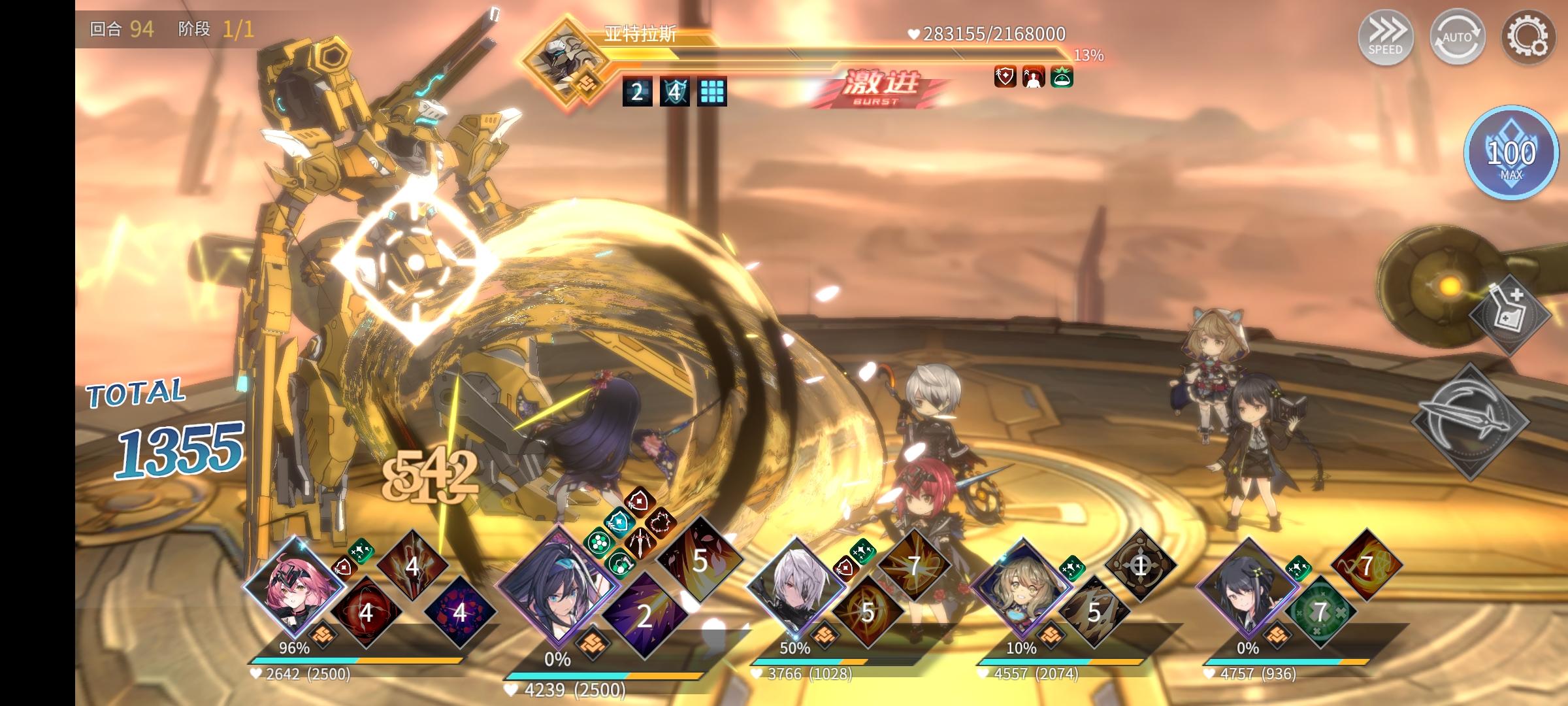Tap the sword attack diamond button

pyautogui.click(x=1471, y=421)
